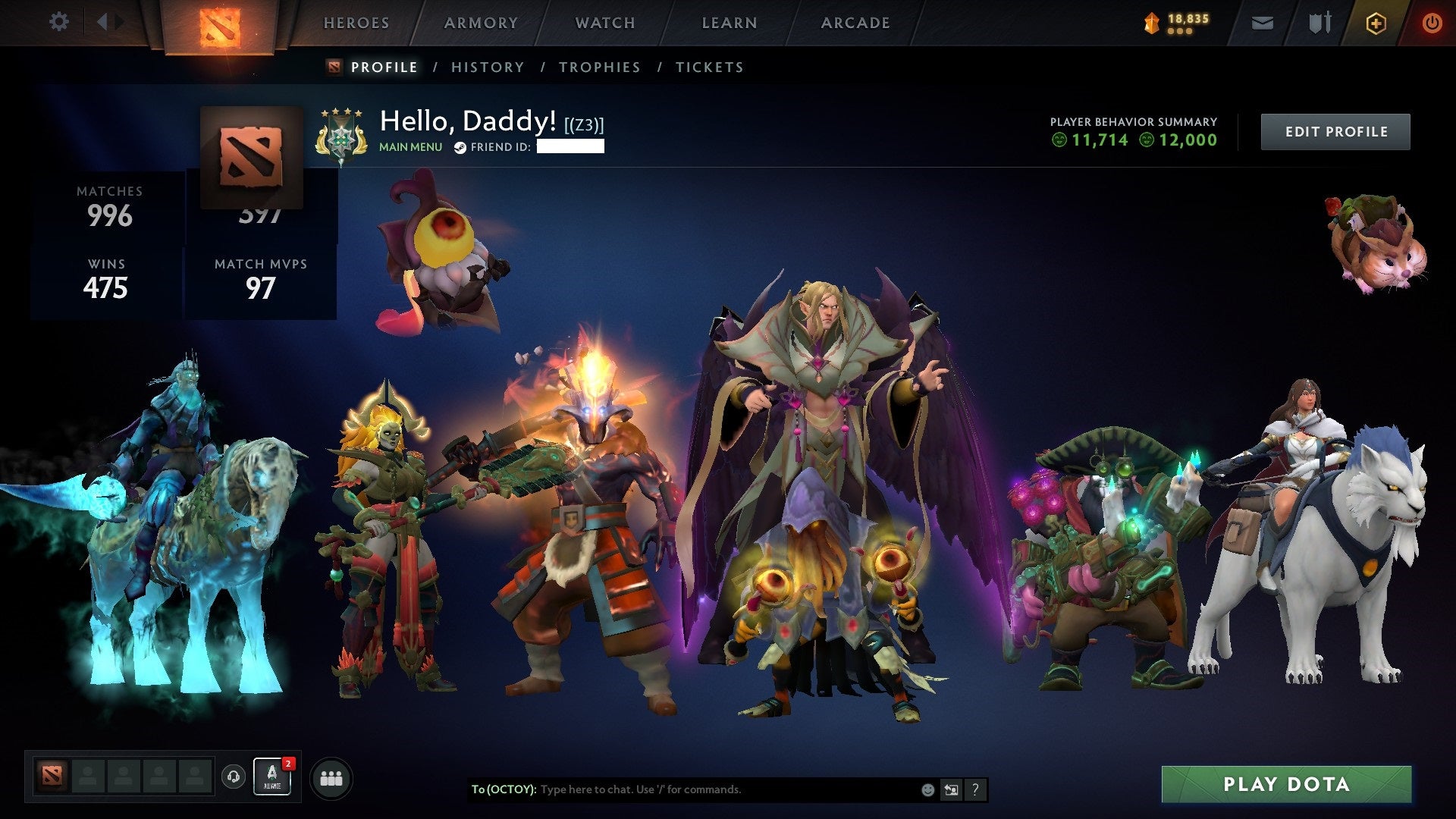Open the armory shield and sword icon

coord(1319,23)
